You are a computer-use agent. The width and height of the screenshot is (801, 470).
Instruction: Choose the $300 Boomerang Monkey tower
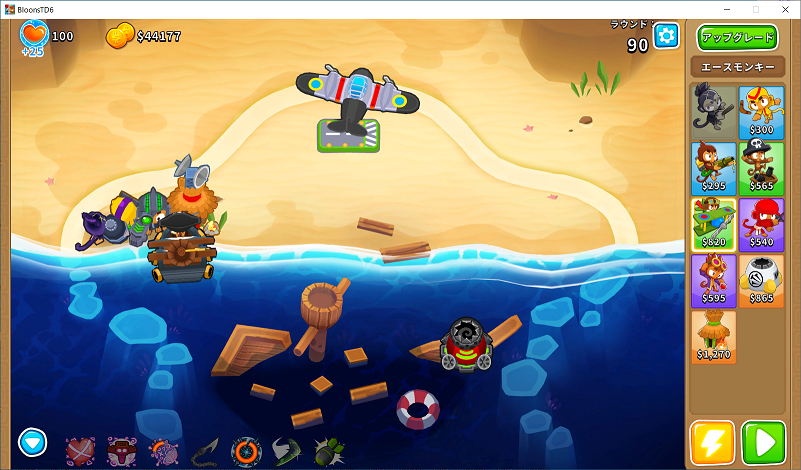pyautogui.click(x=761, y=110)
